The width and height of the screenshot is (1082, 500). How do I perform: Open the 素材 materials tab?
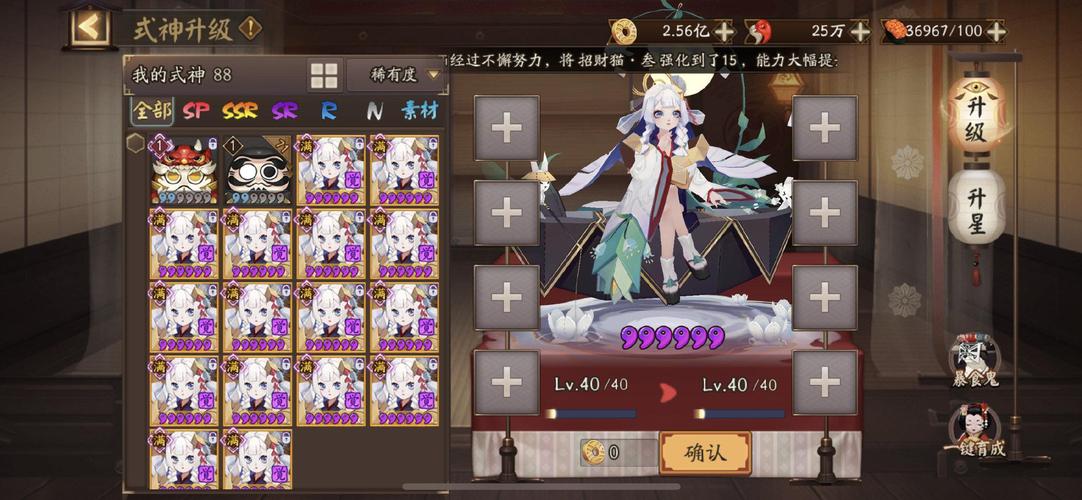pos(420,110)
